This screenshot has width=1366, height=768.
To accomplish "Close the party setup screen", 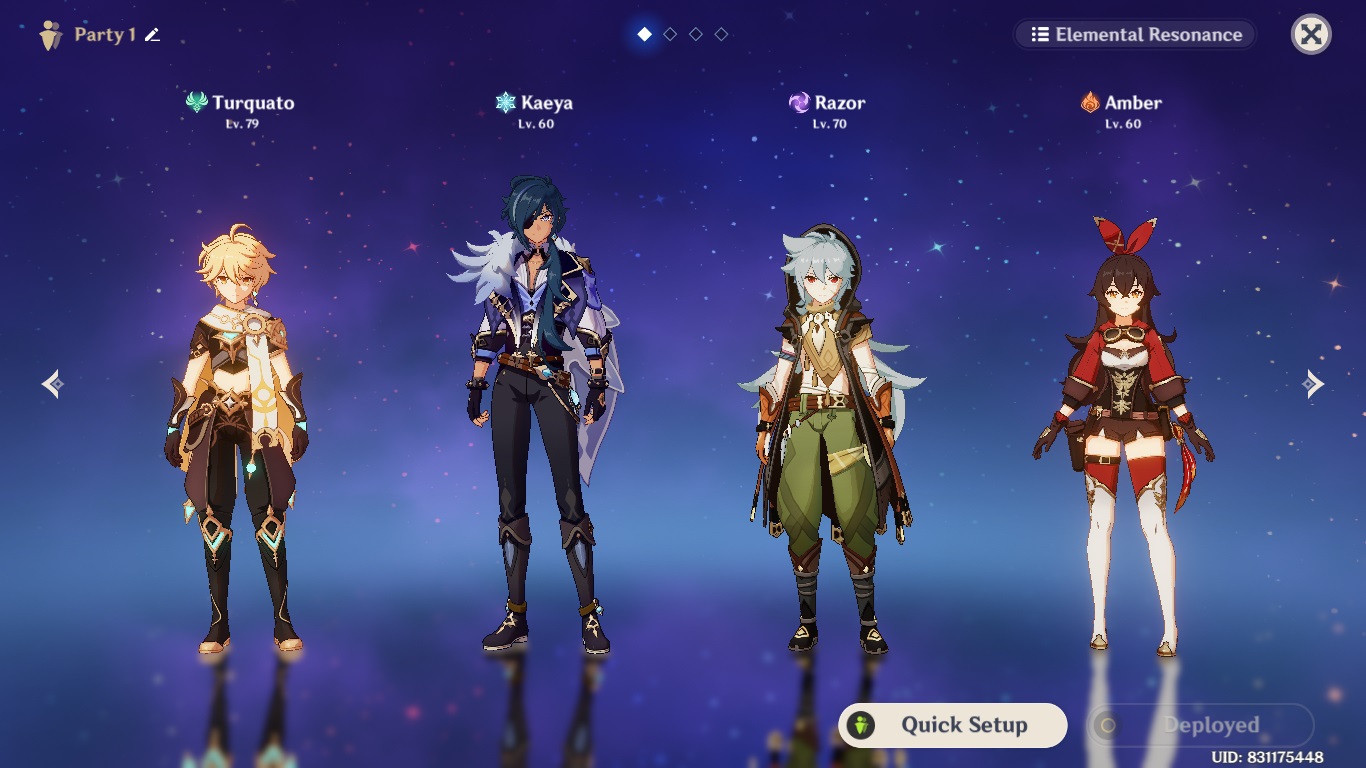I will point(1311,35).
